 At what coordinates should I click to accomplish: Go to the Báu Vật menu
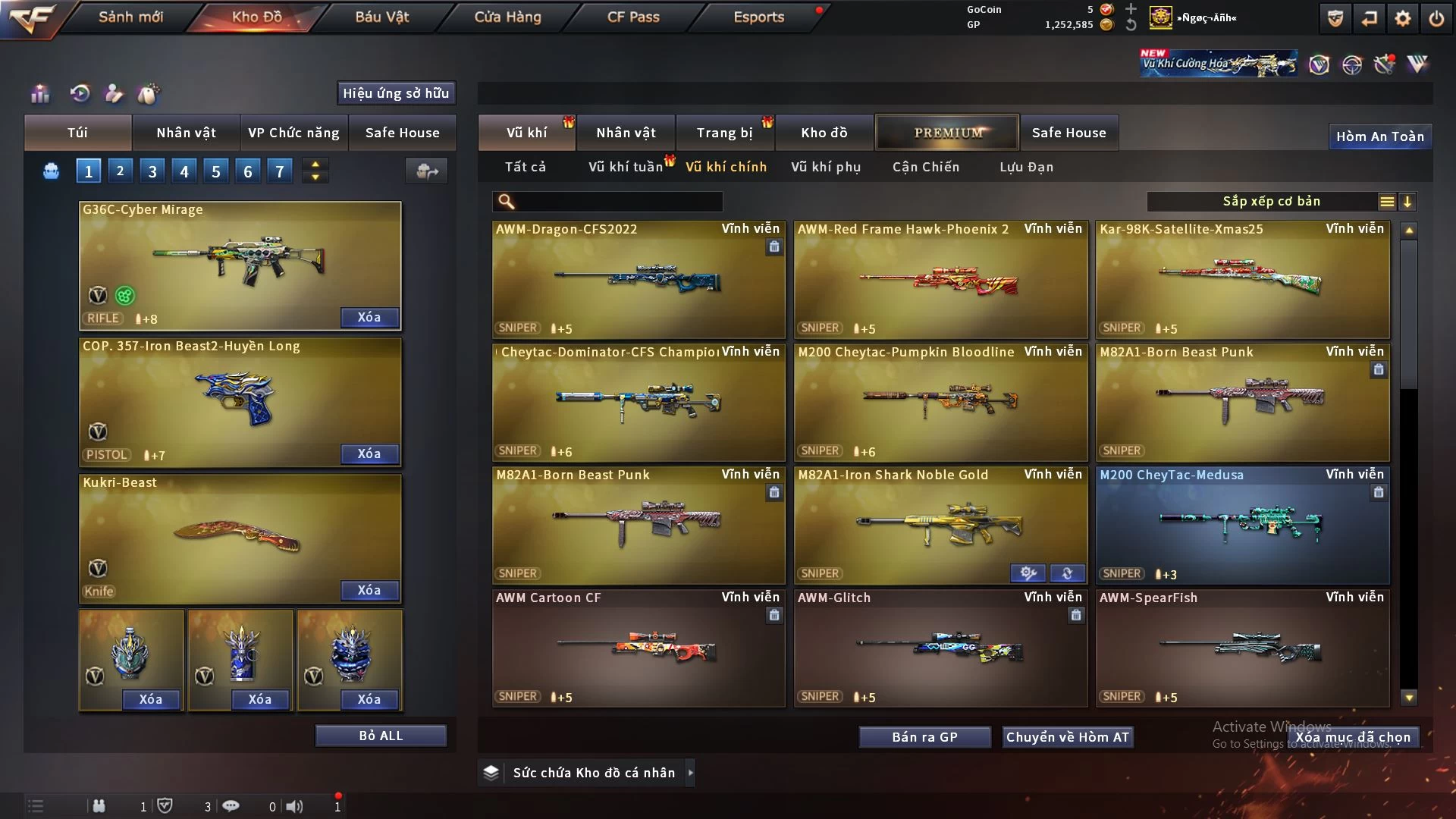pyautogui.click(x=381, y=17)
